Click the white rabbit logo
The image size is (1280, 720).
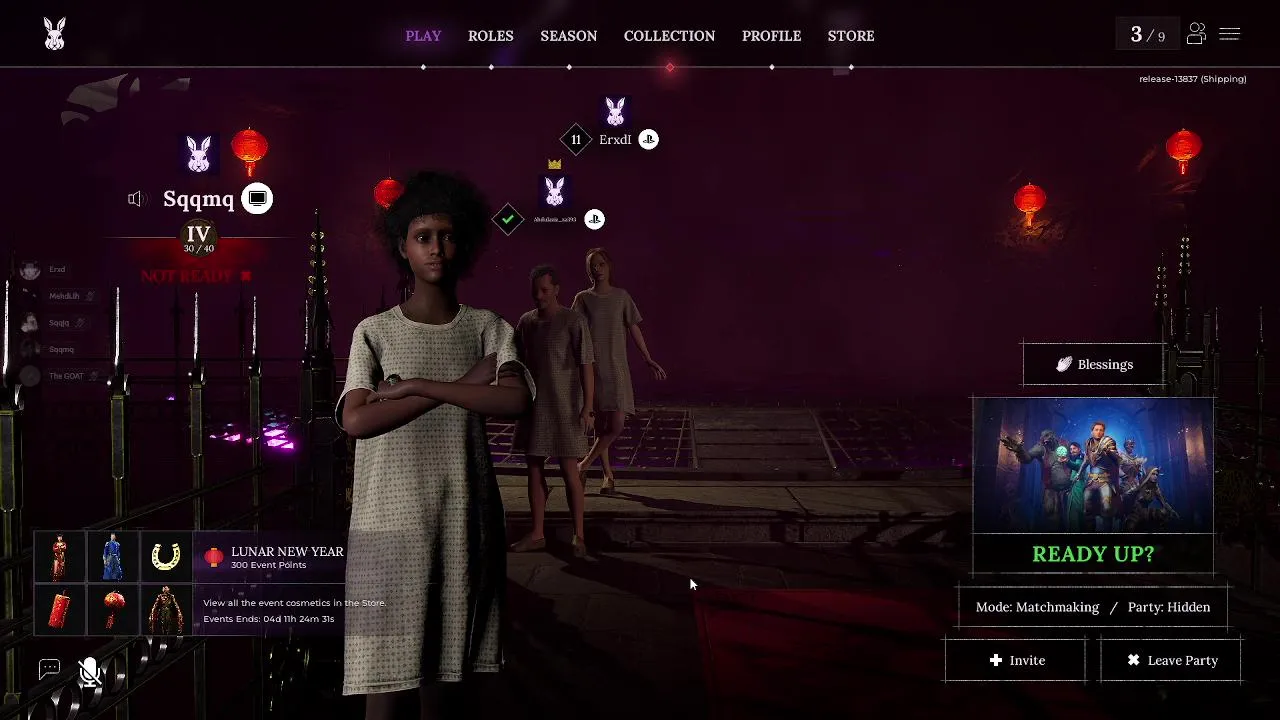(55, 35)
